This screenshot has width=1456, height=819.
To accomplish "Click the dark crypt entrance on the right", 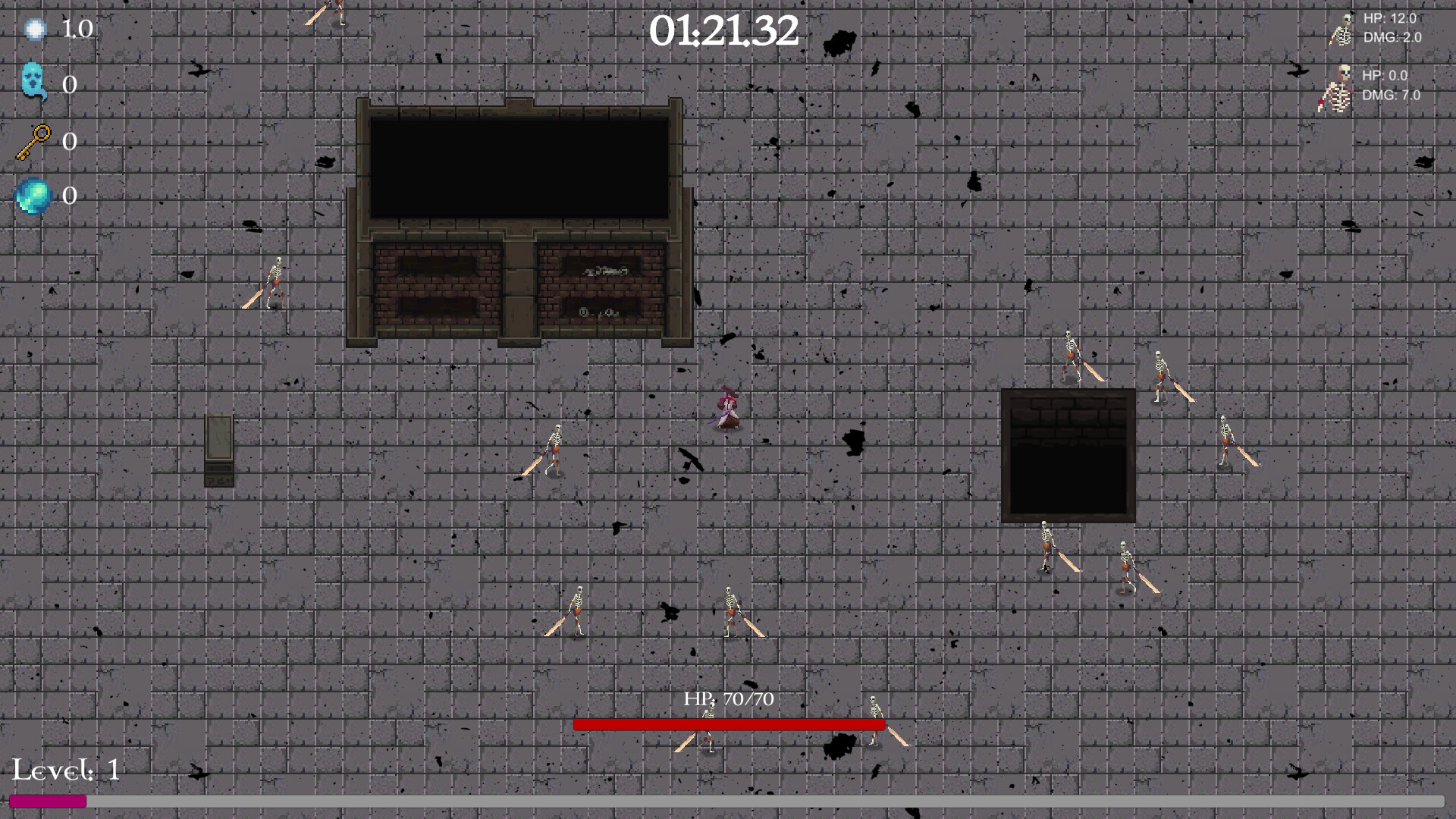I will coord(1069,453).
